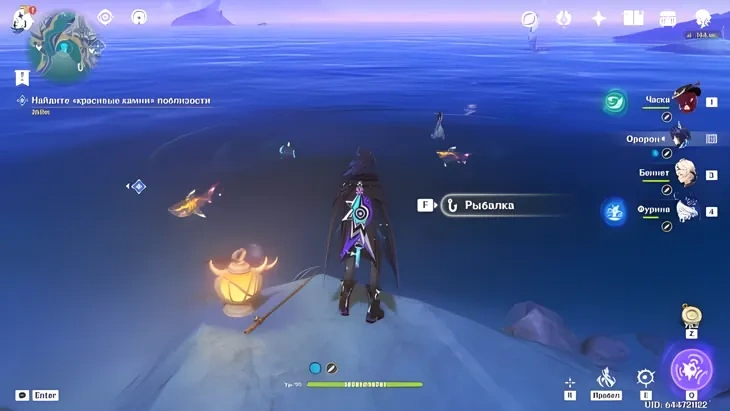
Task: Use the golden pocket gadget
Action: point(691,316)
